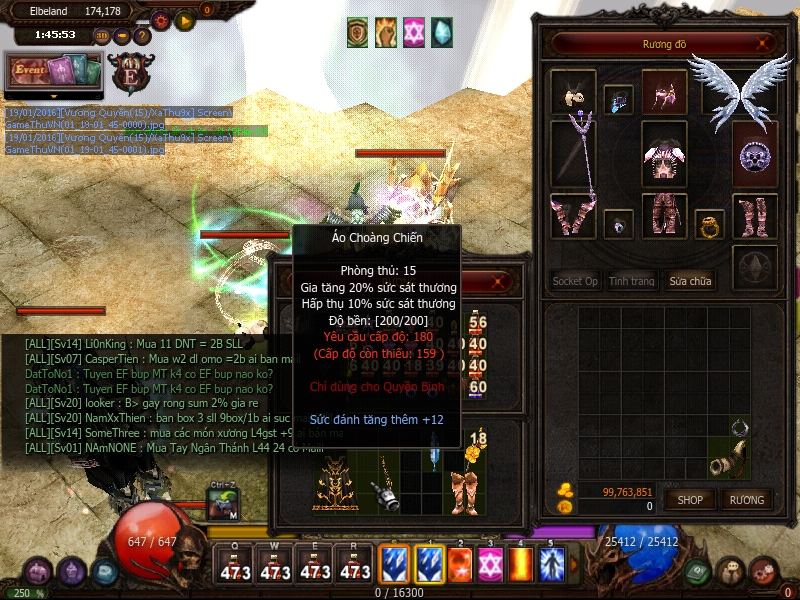Use the Q potion hotkey slot

coord(235,566)
